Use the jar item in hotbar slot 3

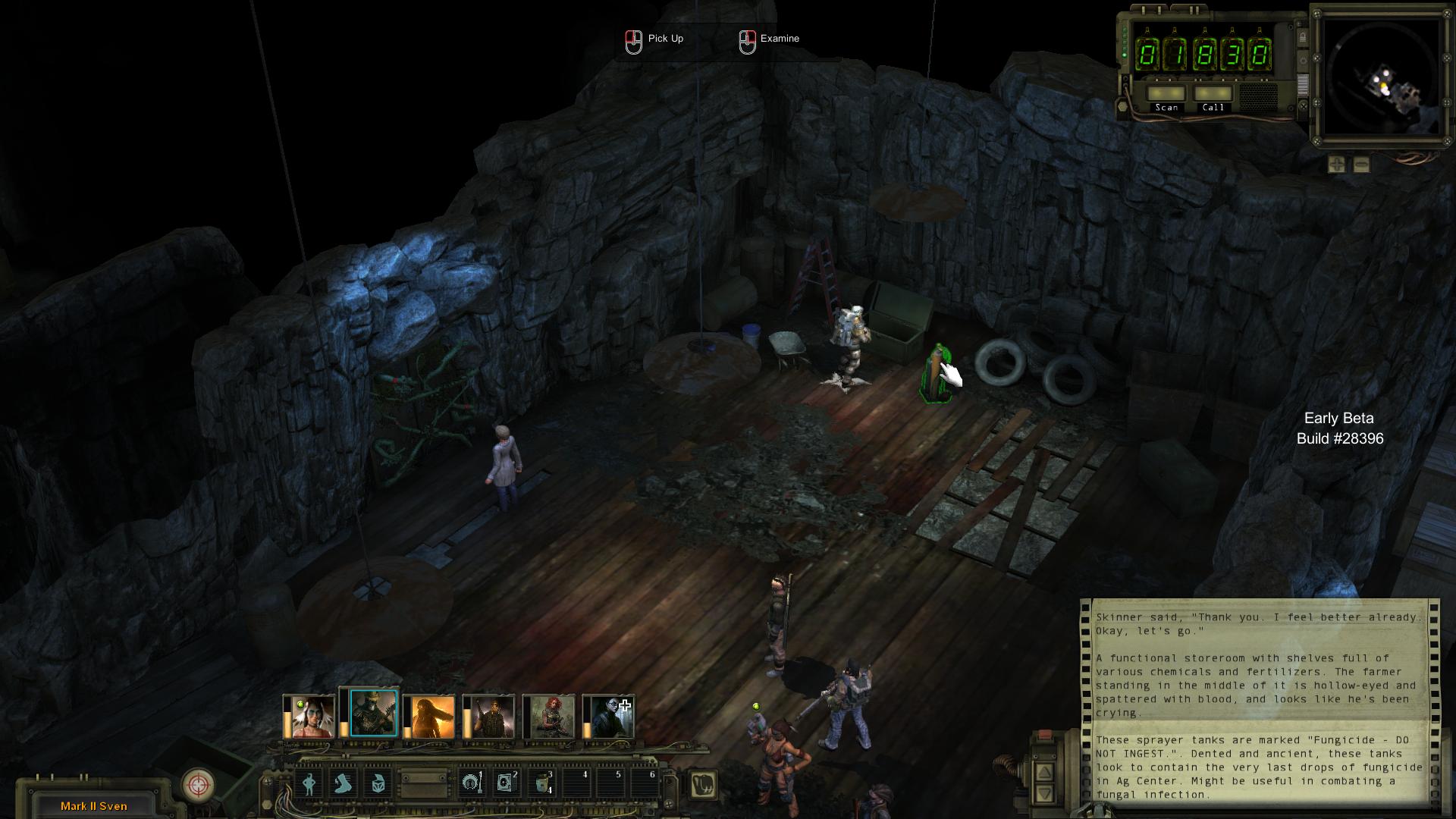[x=541, y=783]
